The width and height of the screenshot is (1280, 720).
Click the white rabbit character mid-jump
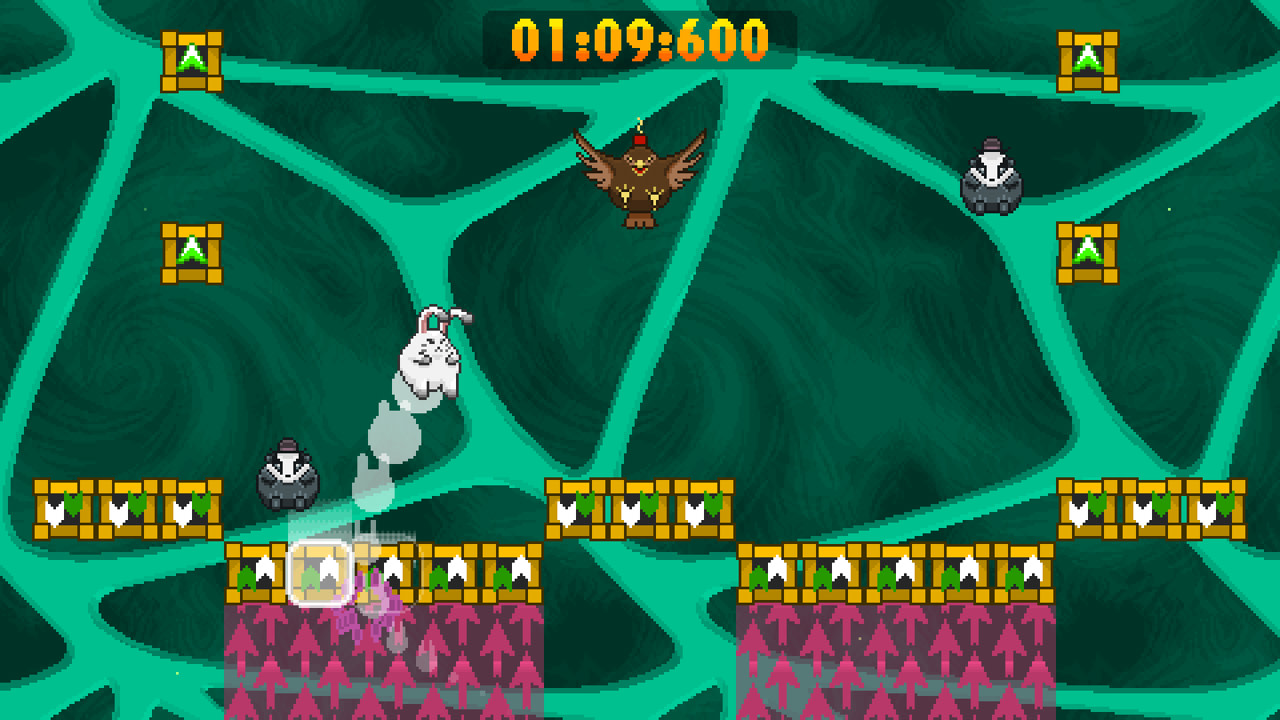click(430, 360)
